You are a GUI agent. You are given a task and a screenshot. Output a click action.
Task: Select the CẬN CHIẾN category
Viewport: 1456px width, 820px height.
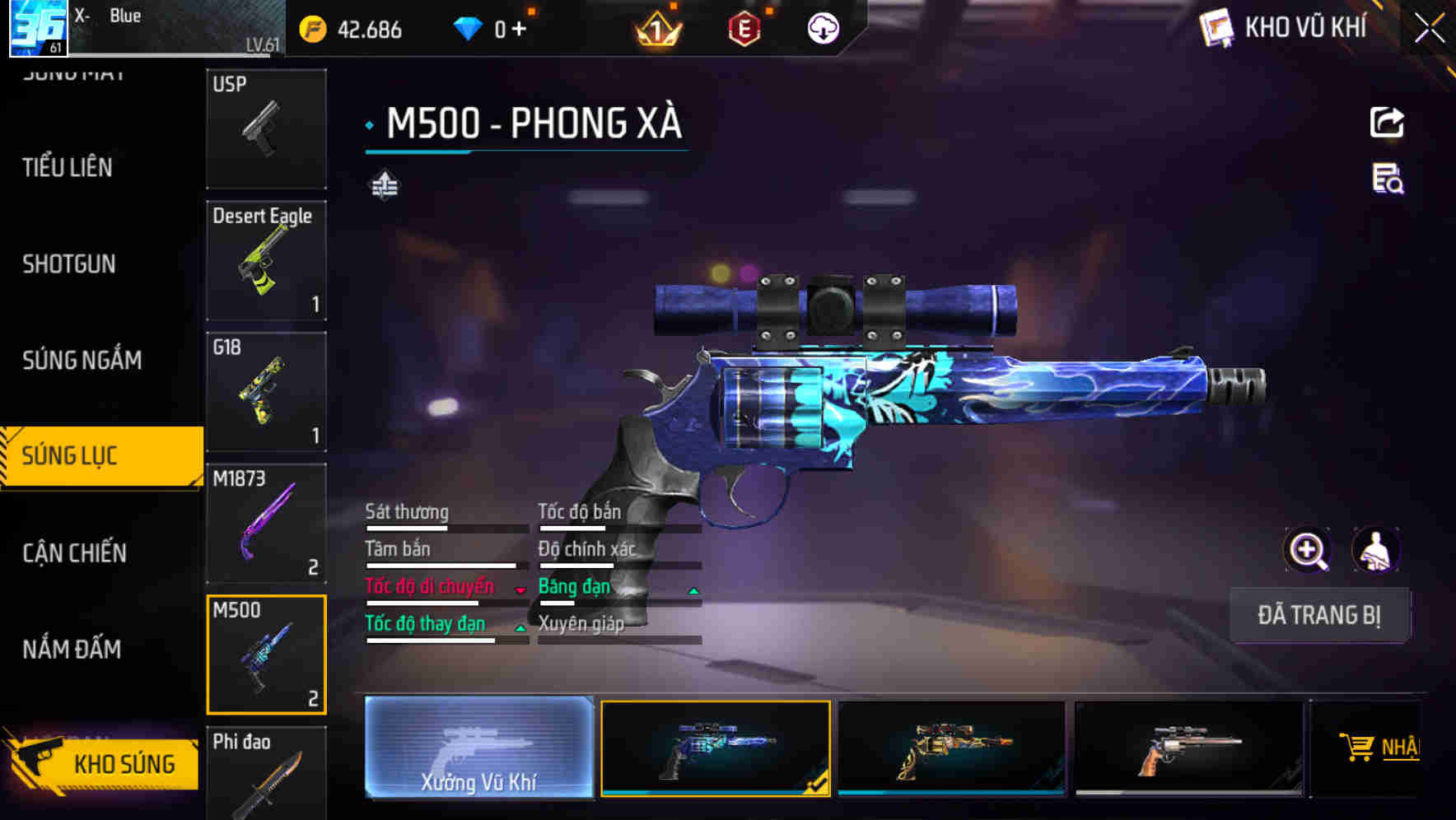(x=73, y=553)
